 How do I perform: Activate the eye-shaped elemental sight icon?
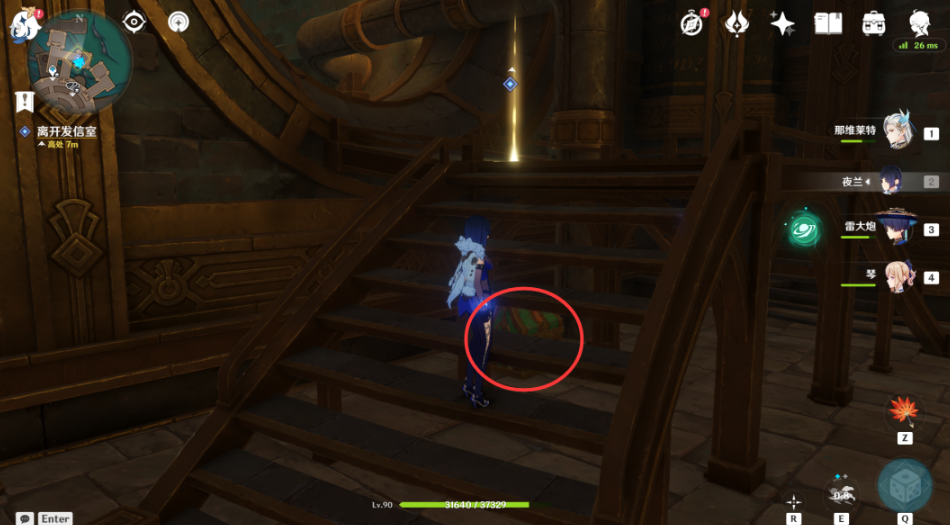click(134, 22)
